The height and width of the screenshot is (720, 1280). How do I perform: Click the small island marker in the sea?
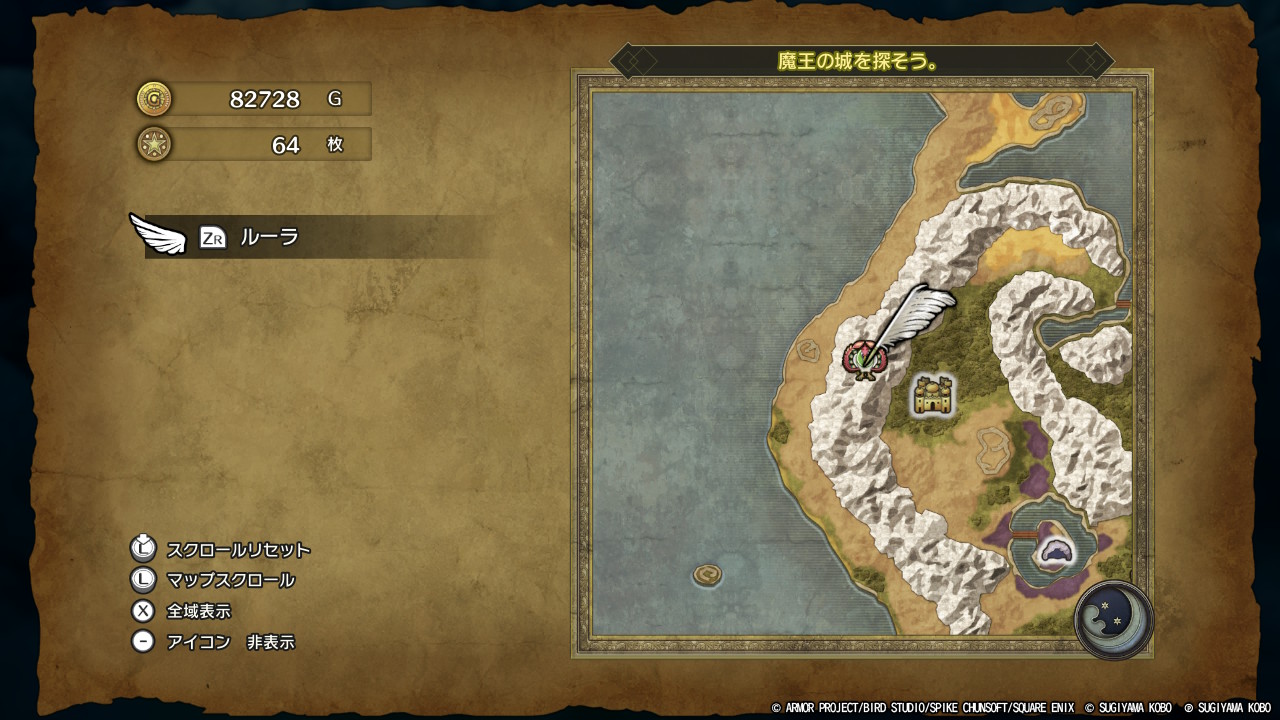(709, 574)
